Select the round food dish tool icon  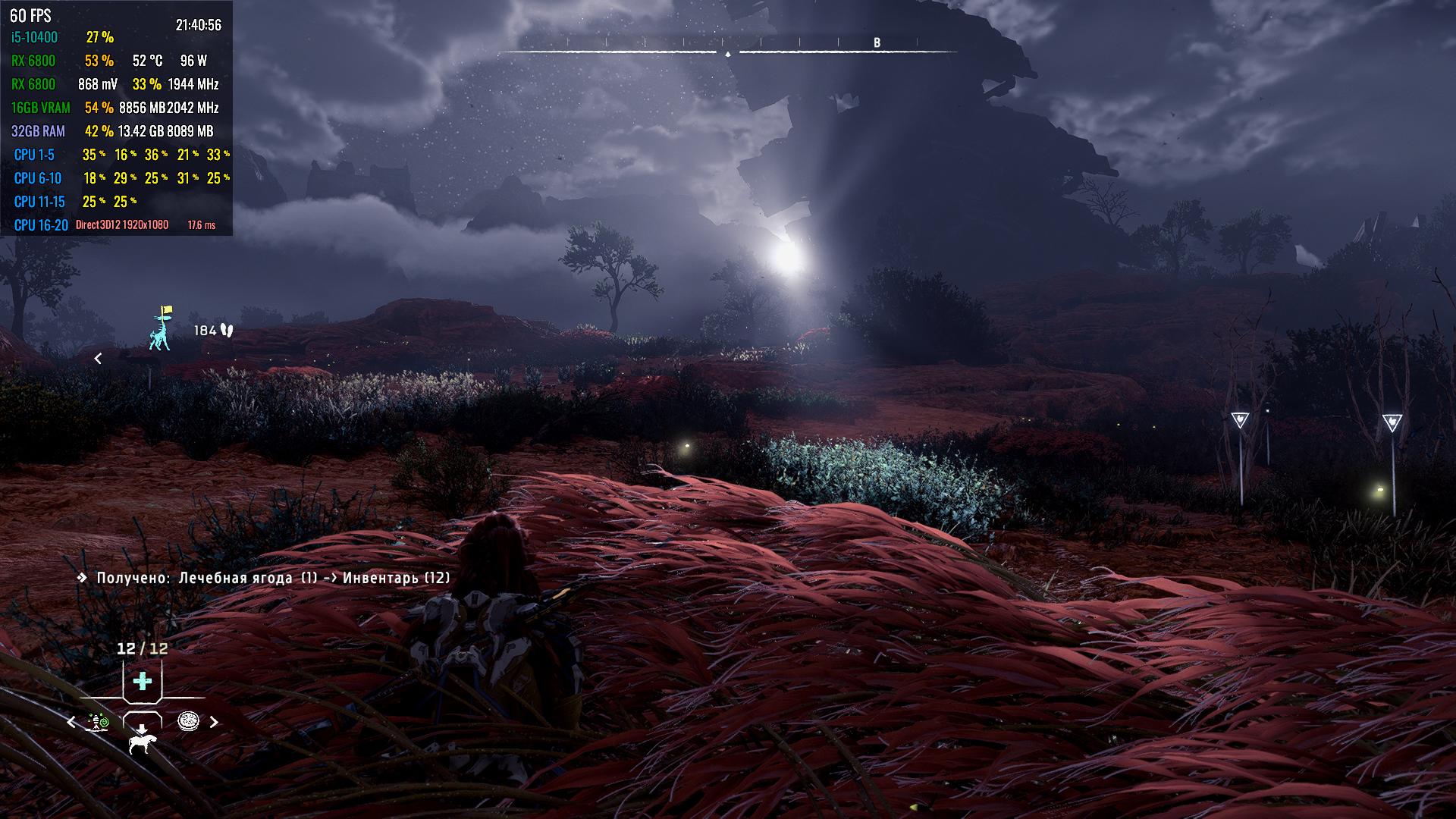pyautogui.click(x=188, y=721)
